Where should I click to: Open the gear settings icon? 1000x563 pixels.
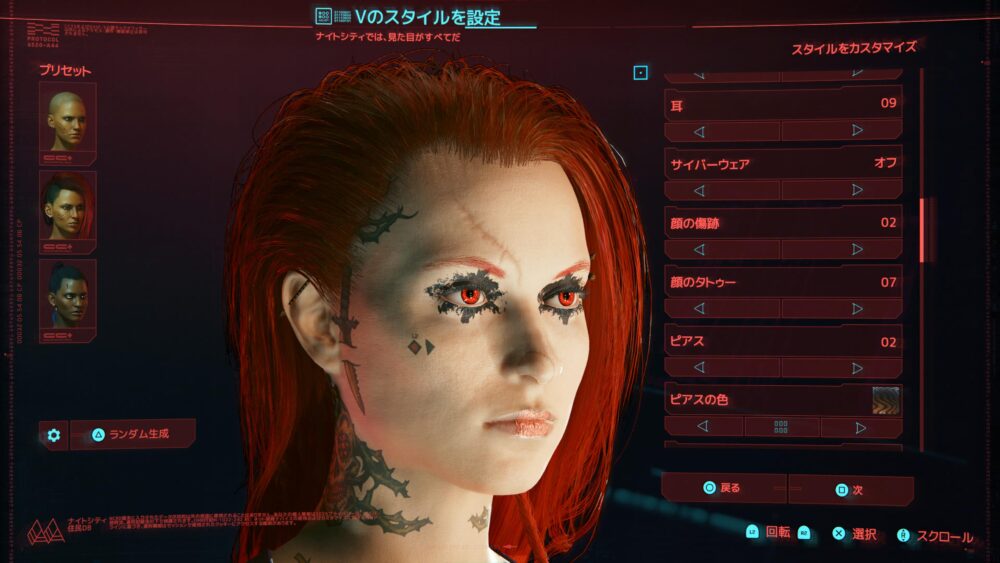click(x=54, y=435)
